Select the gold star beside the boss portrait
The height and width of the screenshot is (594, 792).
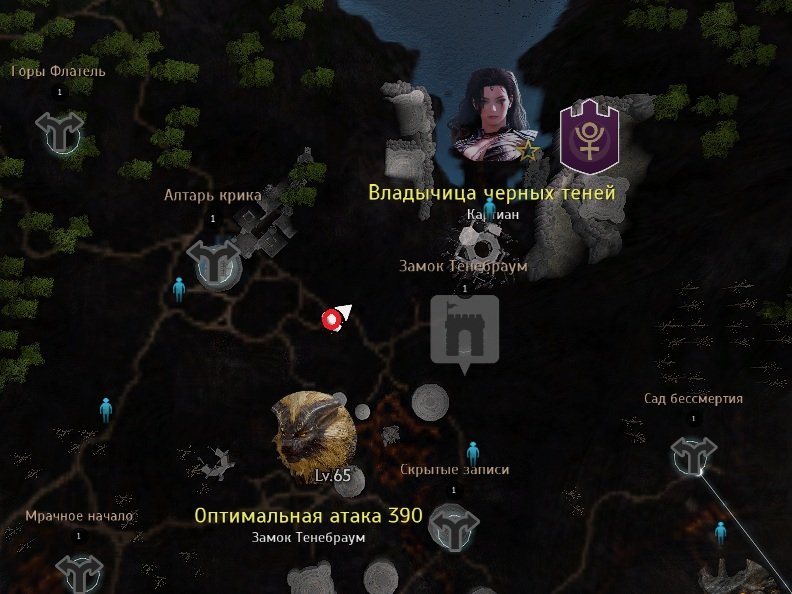[528, 151]
